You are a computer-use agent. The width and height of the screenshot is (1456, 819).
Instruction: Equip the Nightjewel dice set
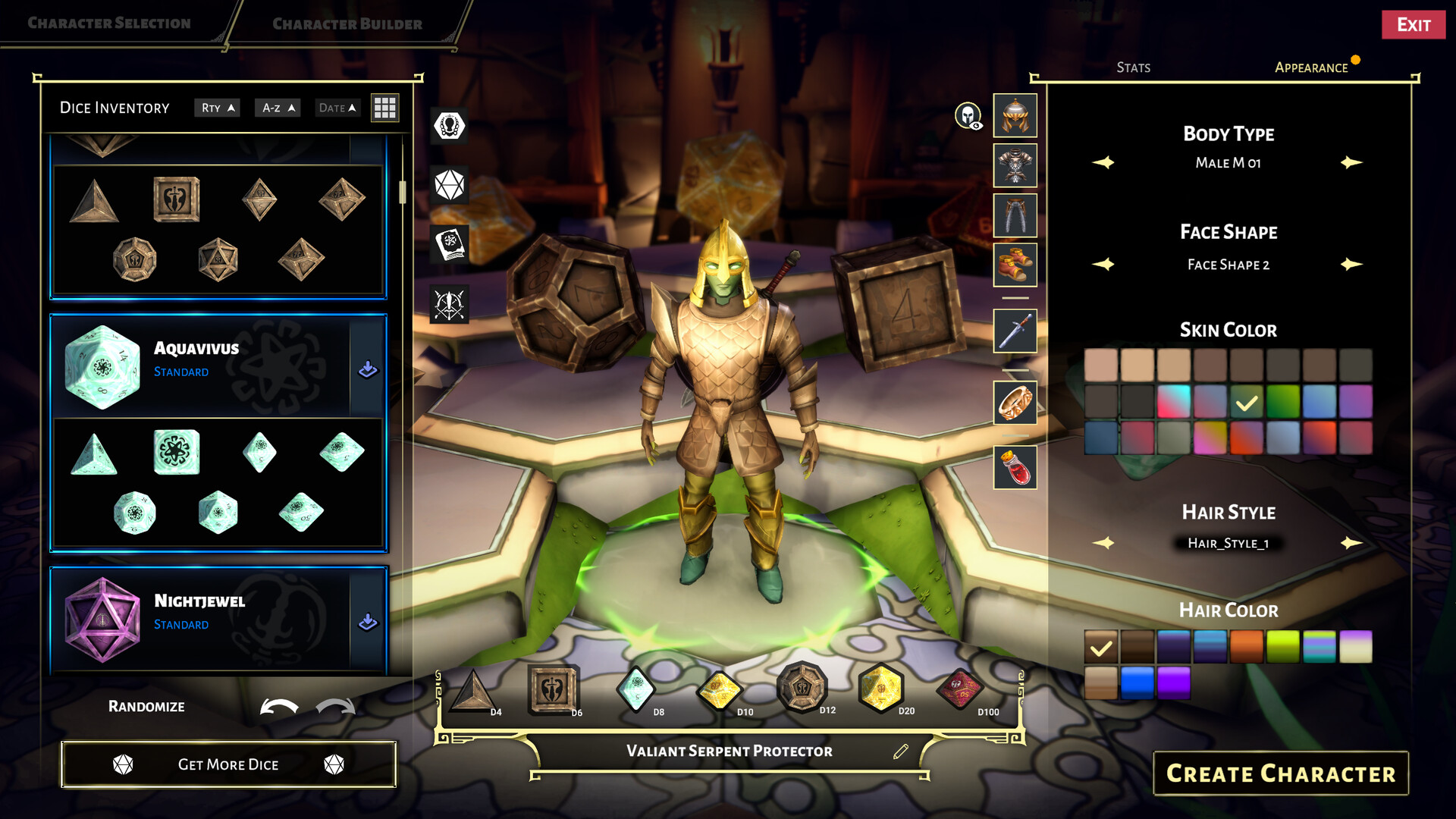point(368,622)
